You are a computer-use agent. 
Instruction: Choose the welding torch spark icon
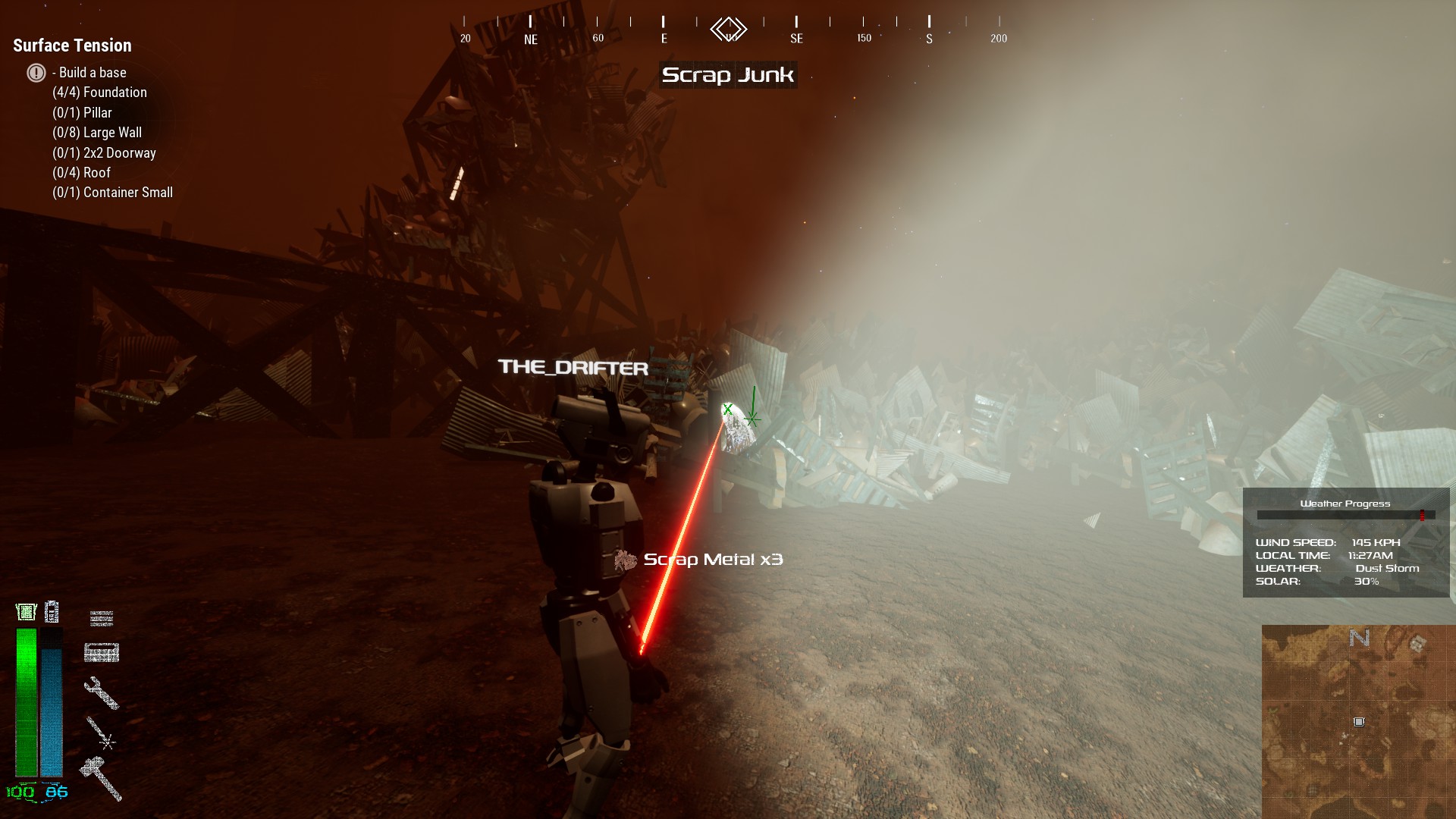pyautogui.click(x=100, y=733)
